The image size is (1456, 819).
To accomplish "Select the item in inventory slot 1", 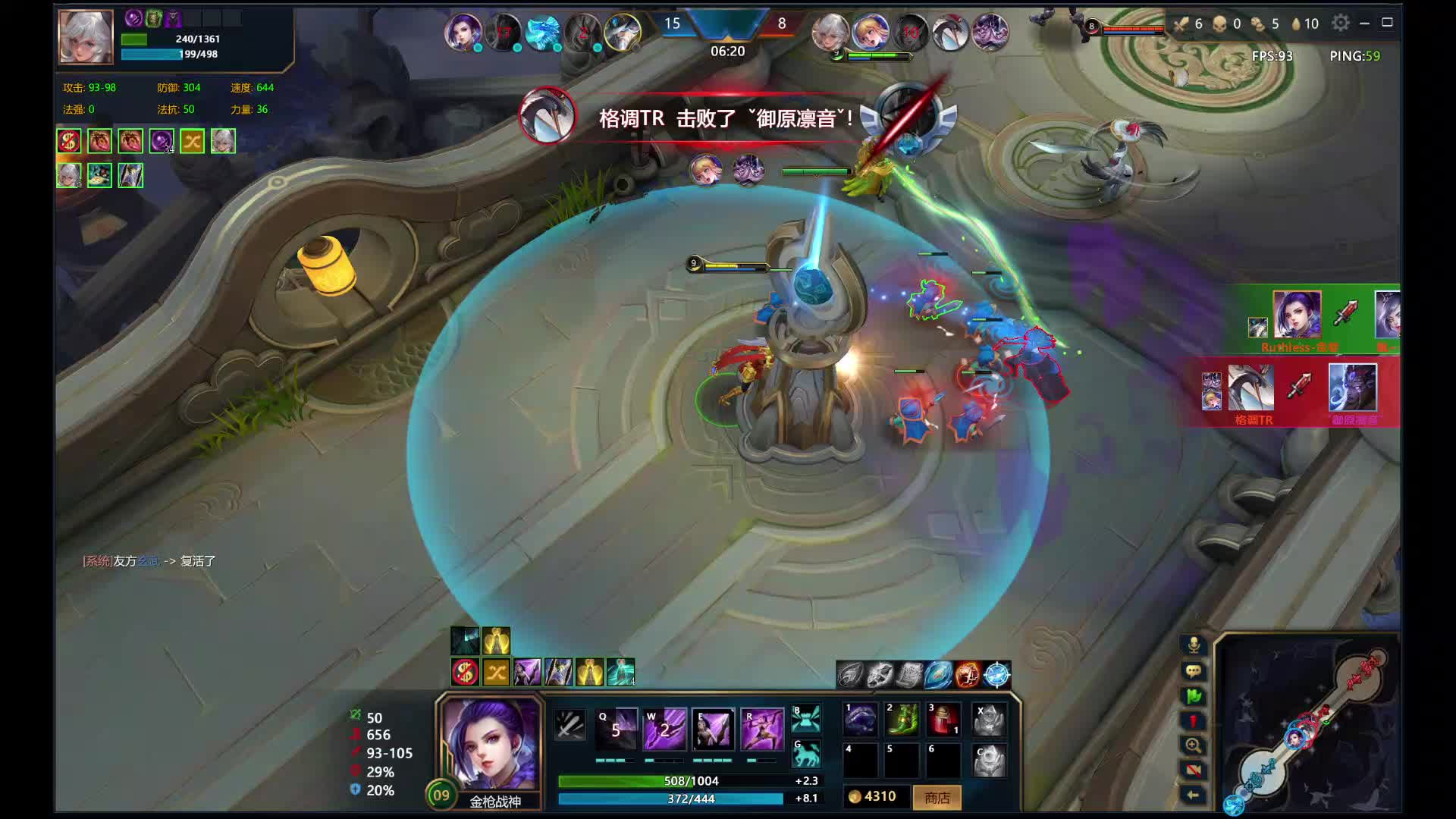I will coord(860,719).
